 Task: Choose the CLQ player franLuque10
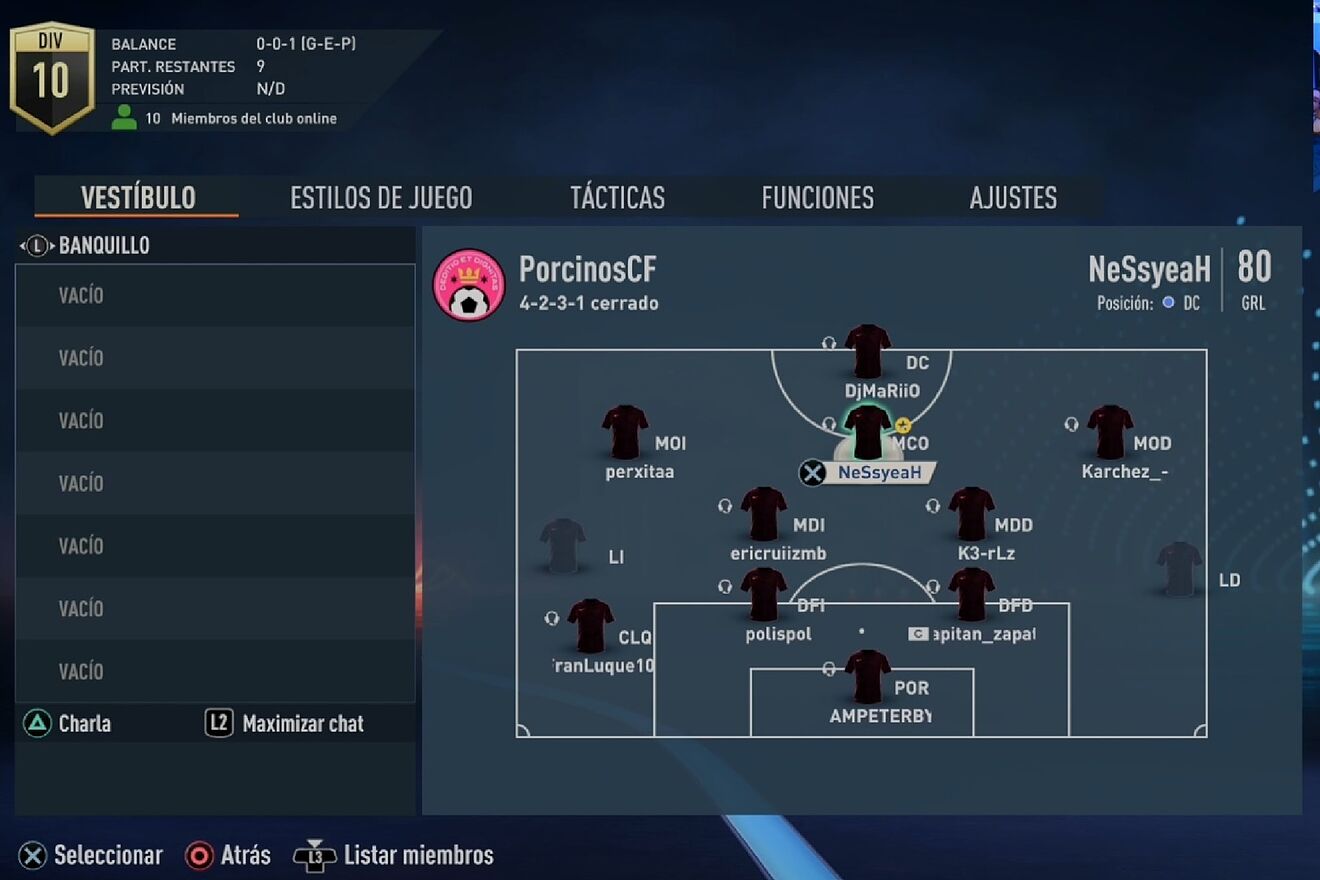(x=590, y=627)
